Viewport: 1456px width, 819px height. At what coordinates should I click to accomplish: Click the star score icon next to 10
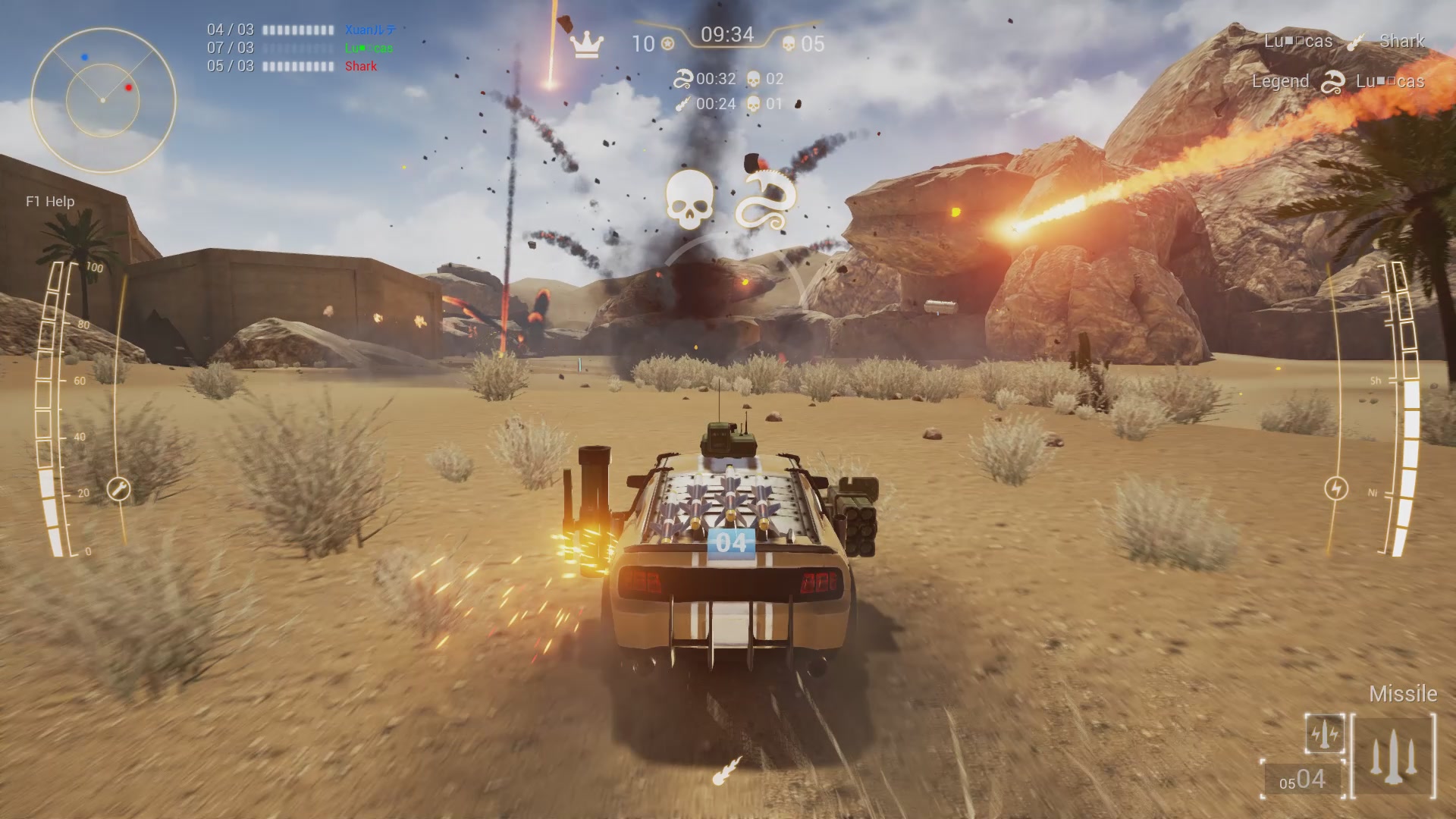pyautogui.click(x=667, y=45)
